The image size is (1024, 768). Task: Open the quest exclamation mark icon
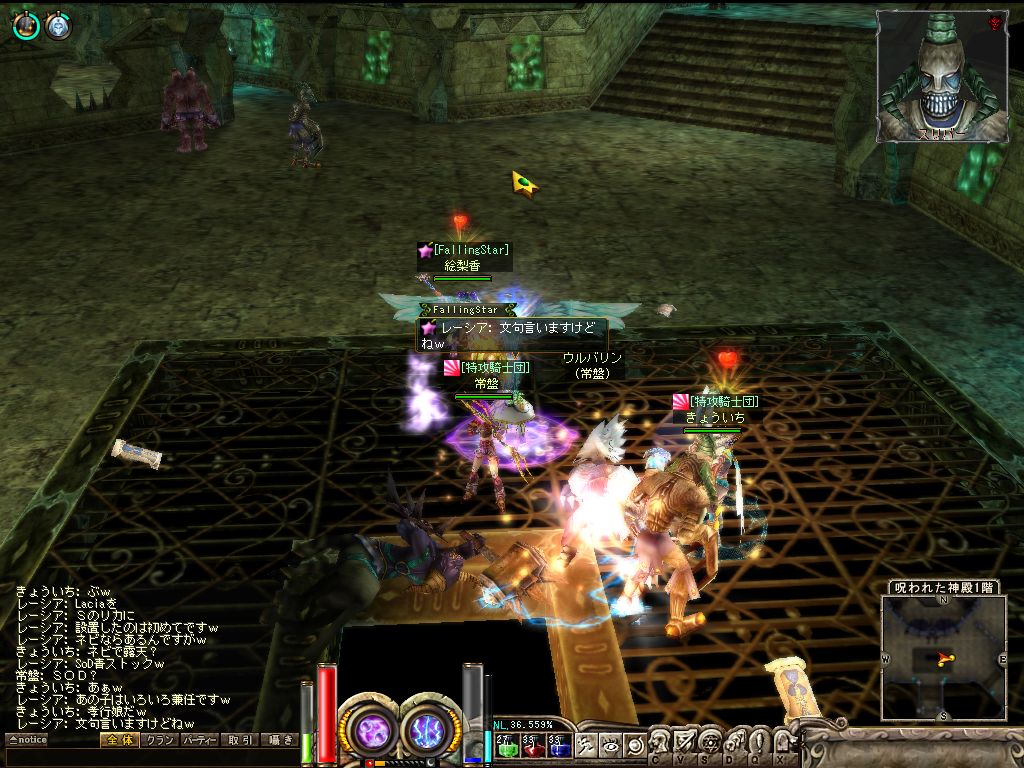(758, 741)
